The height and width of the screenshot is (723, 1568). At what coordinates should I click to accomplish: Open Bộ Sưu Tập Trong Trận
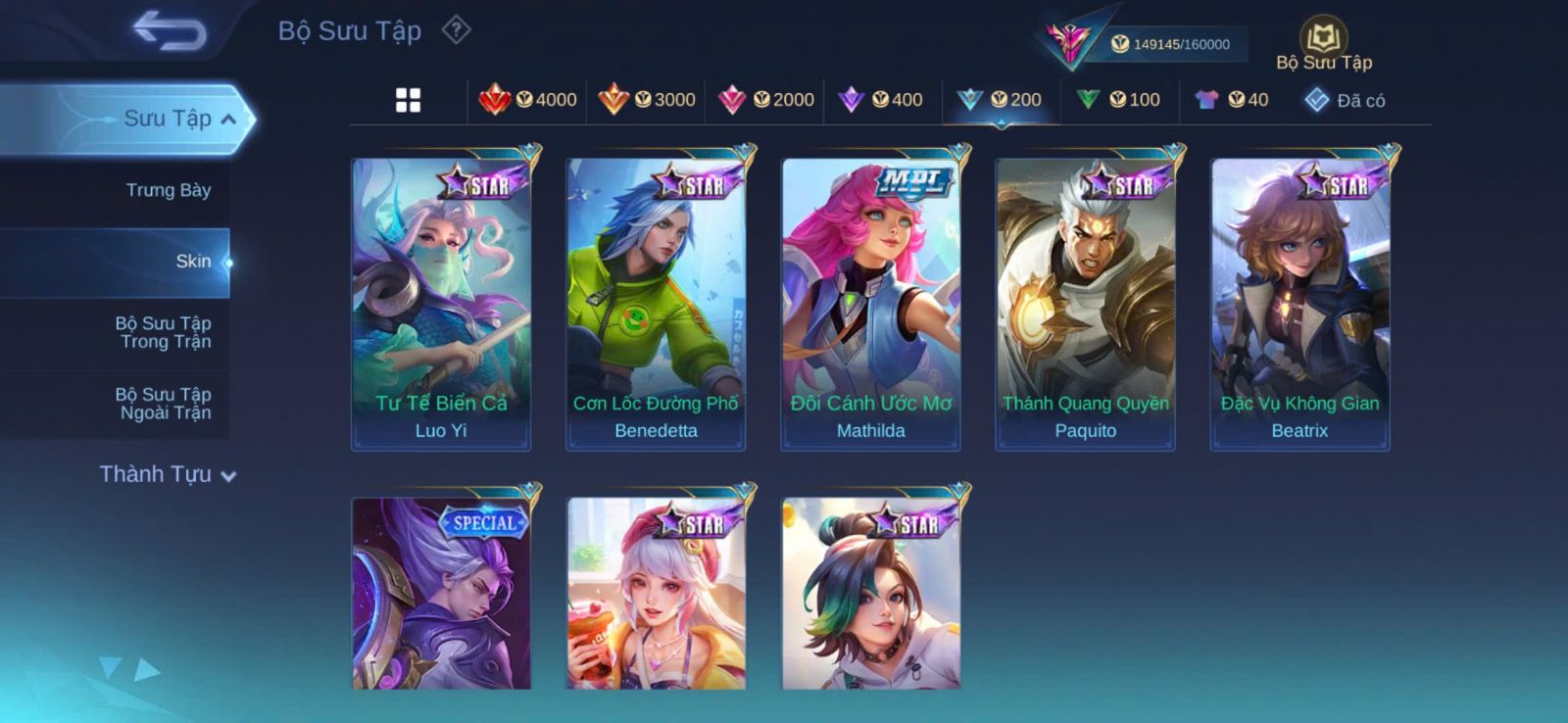pyautogui.click(x=164, y=332)
